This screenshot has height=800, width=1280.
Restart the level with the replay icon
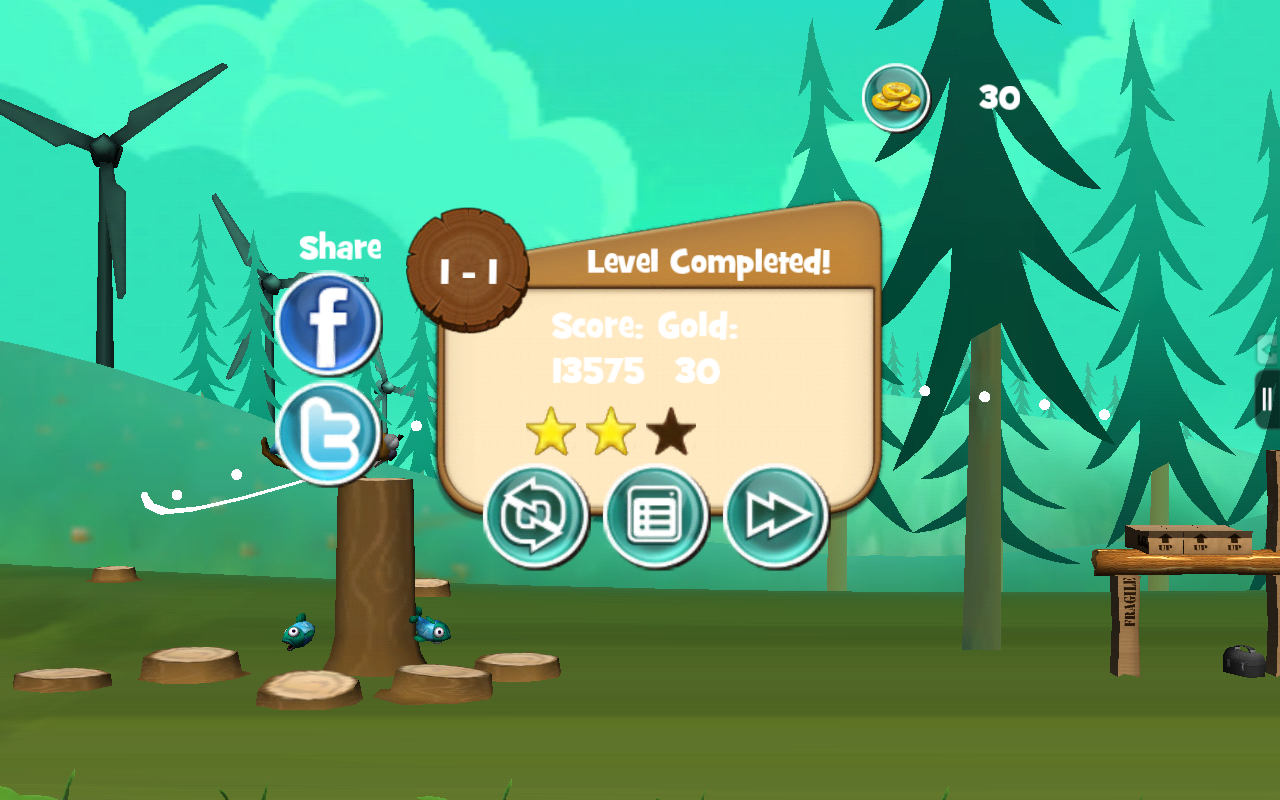click(x=536, y=513)
